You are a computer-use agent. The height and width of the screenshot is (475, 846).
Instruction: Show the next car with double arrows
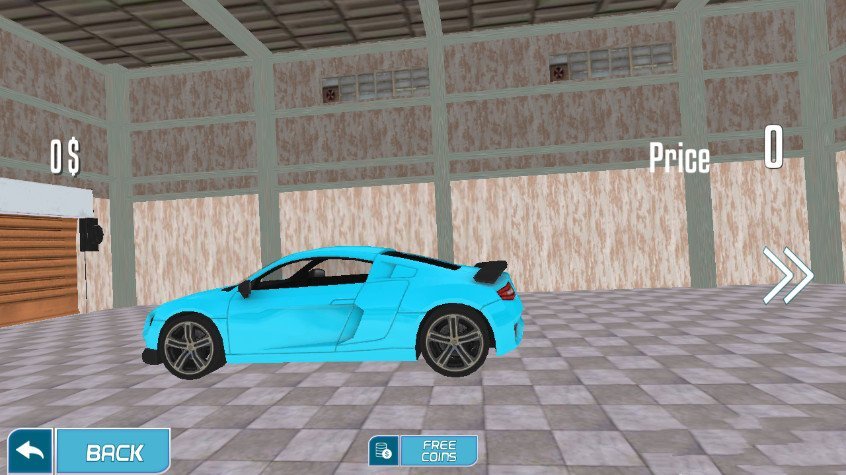pos(788,275)
